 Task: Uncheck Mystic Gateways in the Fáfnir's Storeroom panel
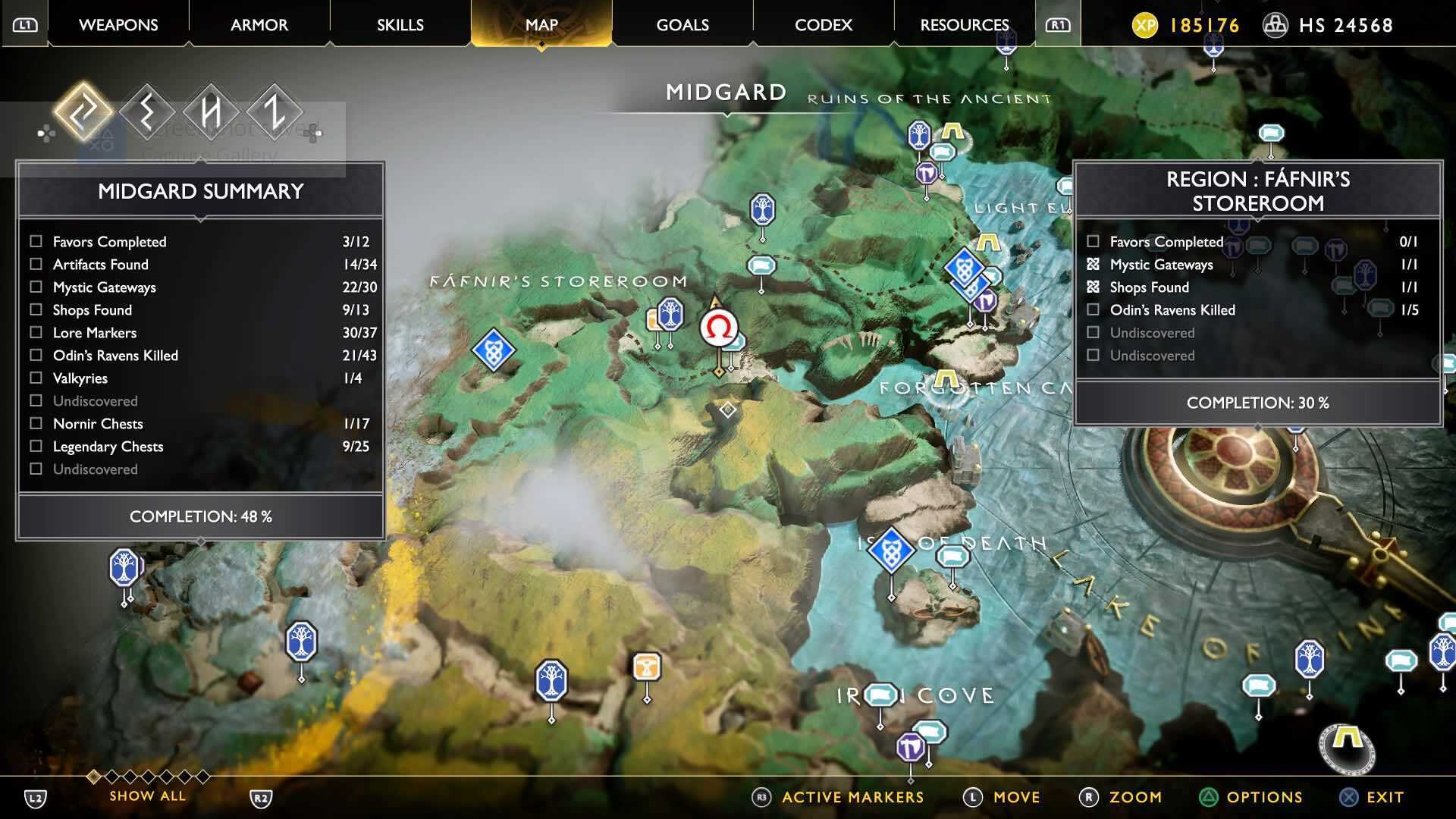point(1093,264)
